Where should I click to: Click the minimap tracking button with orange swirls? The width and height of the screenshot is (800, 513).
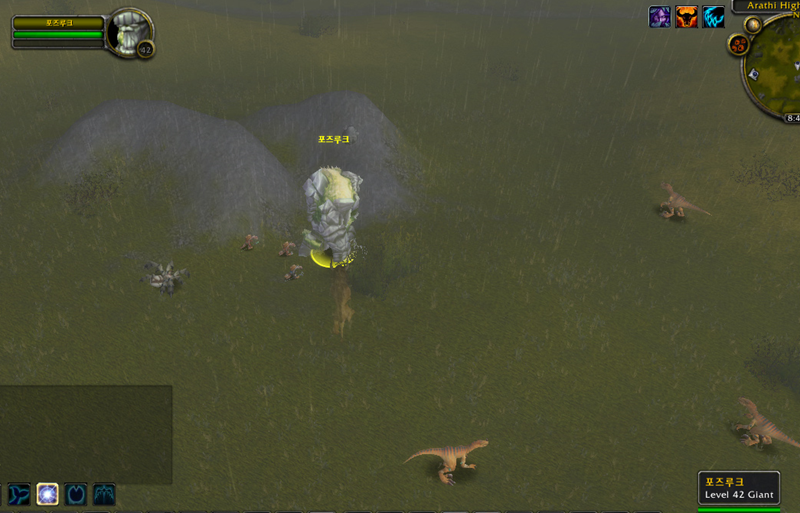[739, 45]
